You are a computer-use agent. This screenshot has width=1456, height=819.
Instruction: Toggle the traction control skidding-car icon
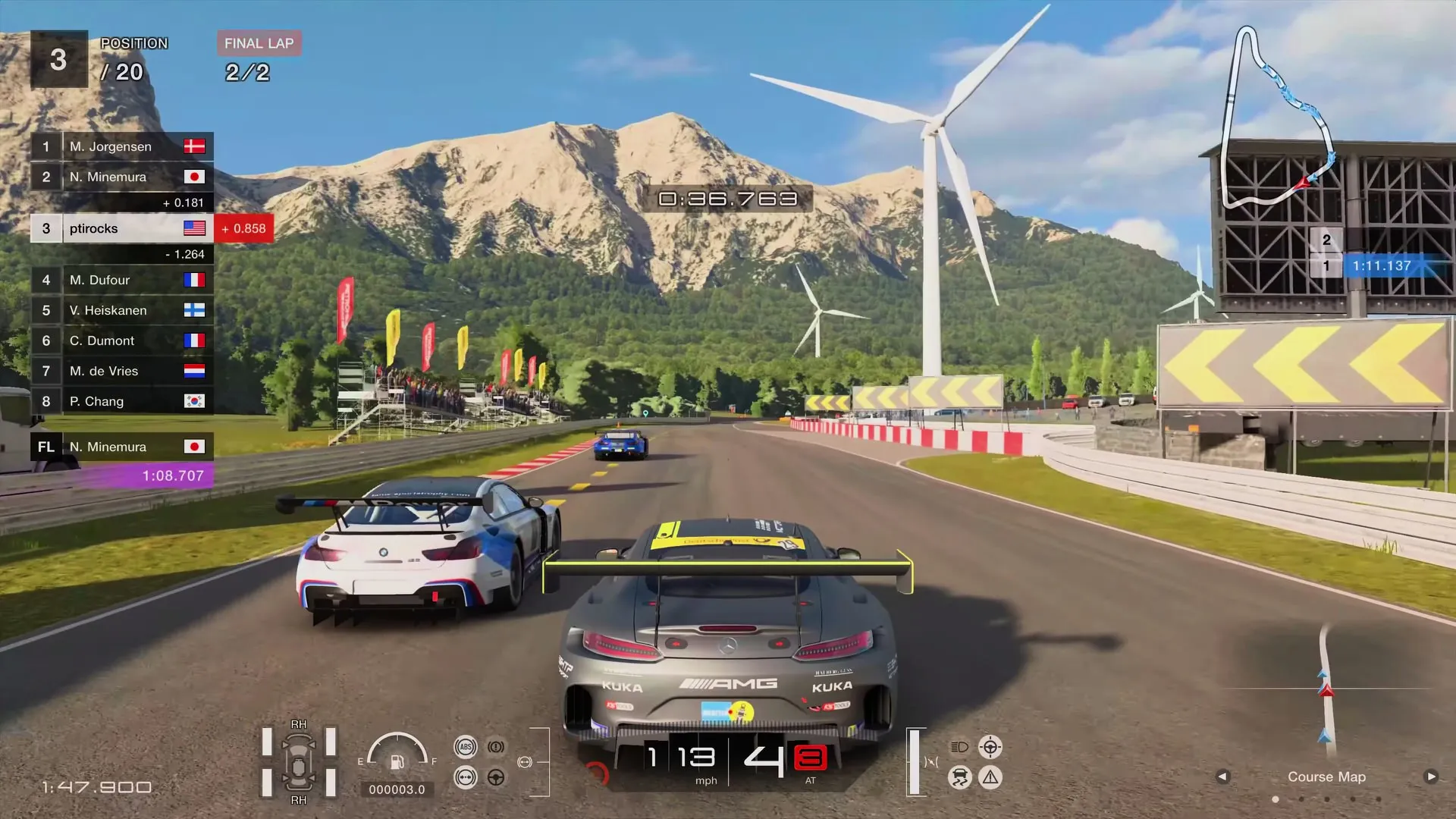tap(960, 778)
